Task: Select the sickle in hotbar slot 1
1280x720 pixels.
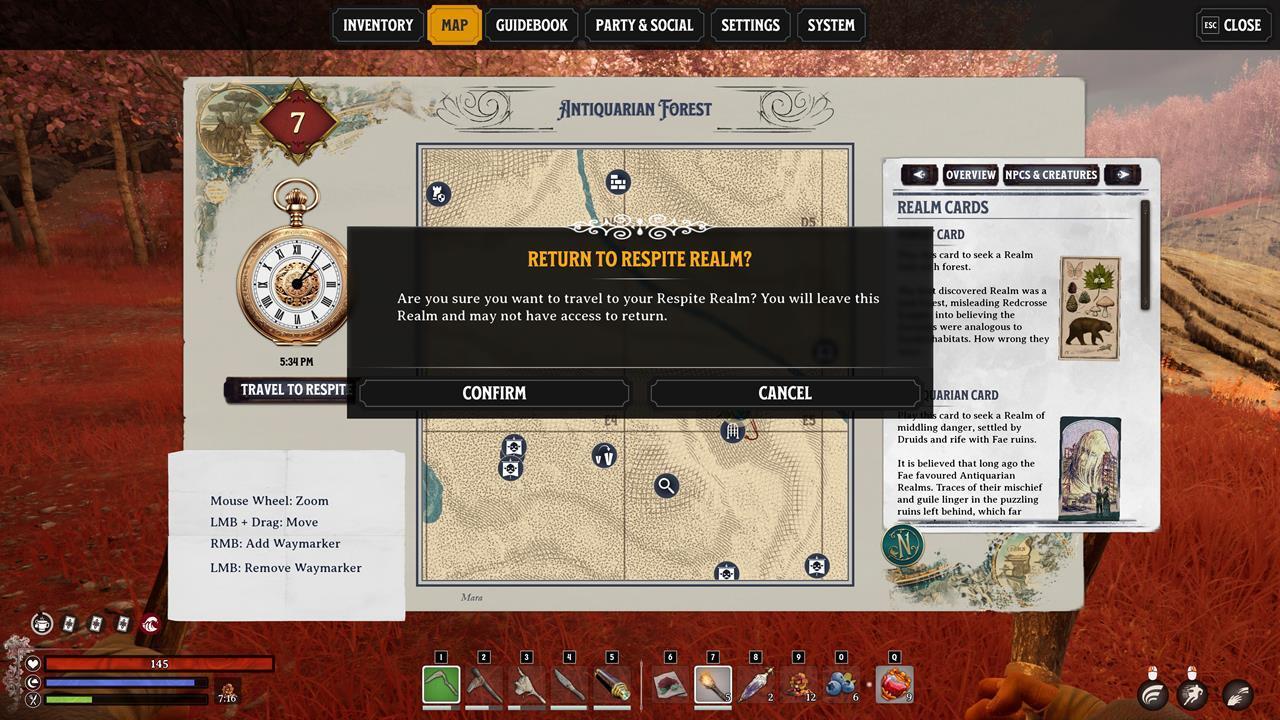Action: pyautogui.click(x=441, y=685)
